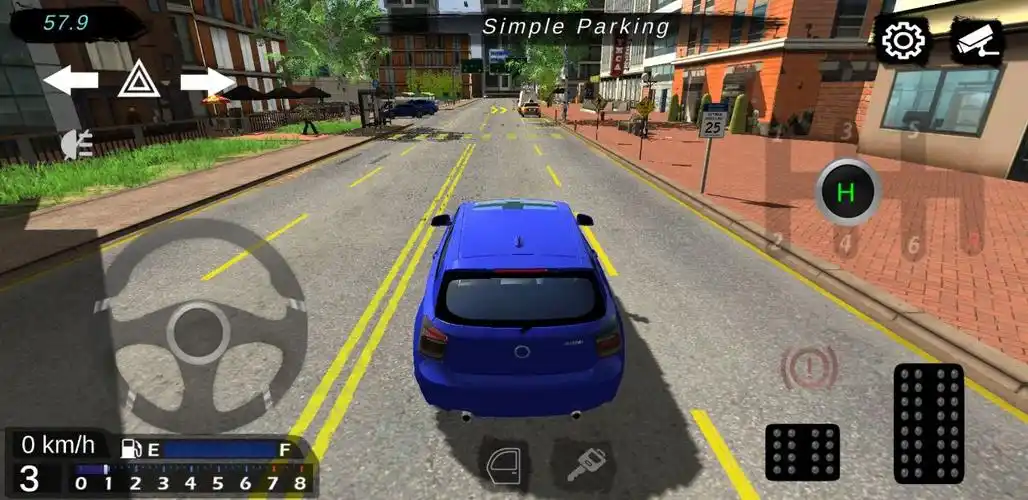Step on the brake pedal

click(x=802, y=451)
